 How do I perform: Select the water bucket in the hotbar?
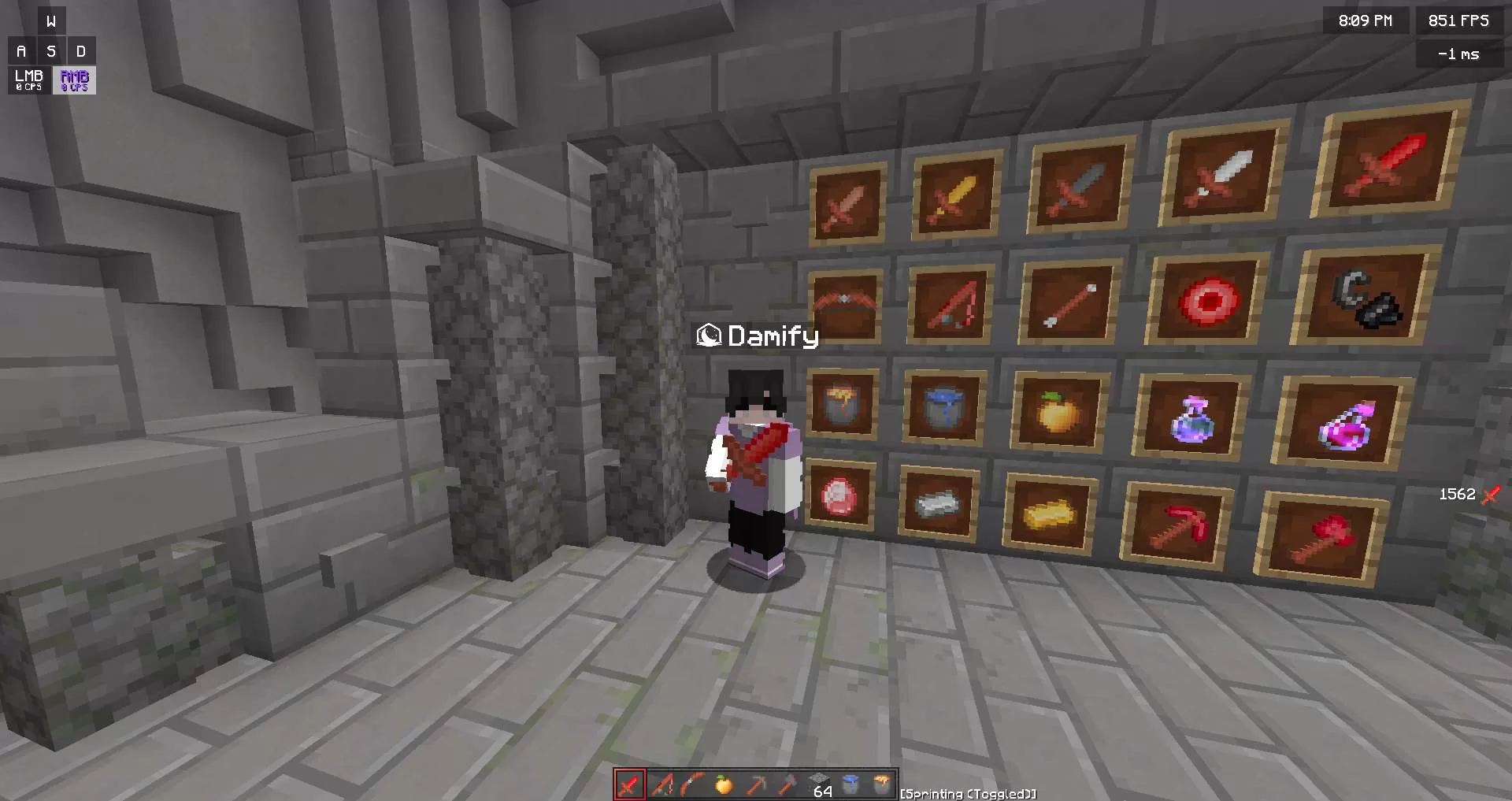point(851,784)
